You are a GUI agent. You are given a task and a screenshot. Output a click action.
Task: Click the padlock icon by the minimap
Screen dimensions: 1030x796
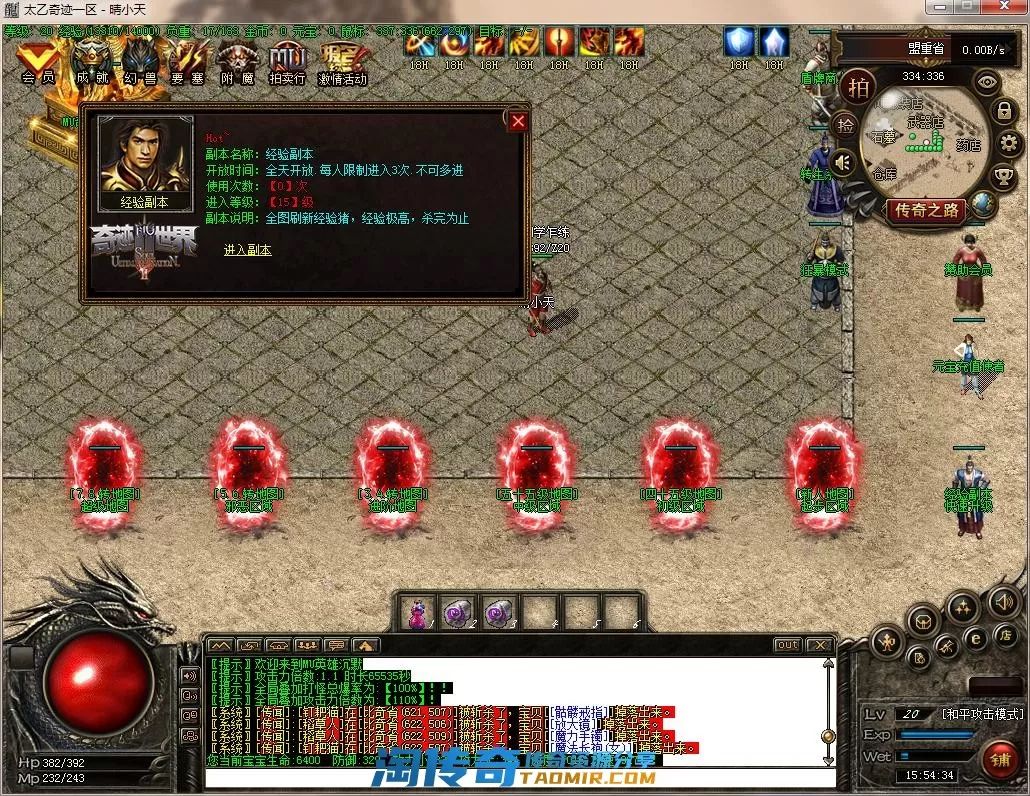(1004, 110)
